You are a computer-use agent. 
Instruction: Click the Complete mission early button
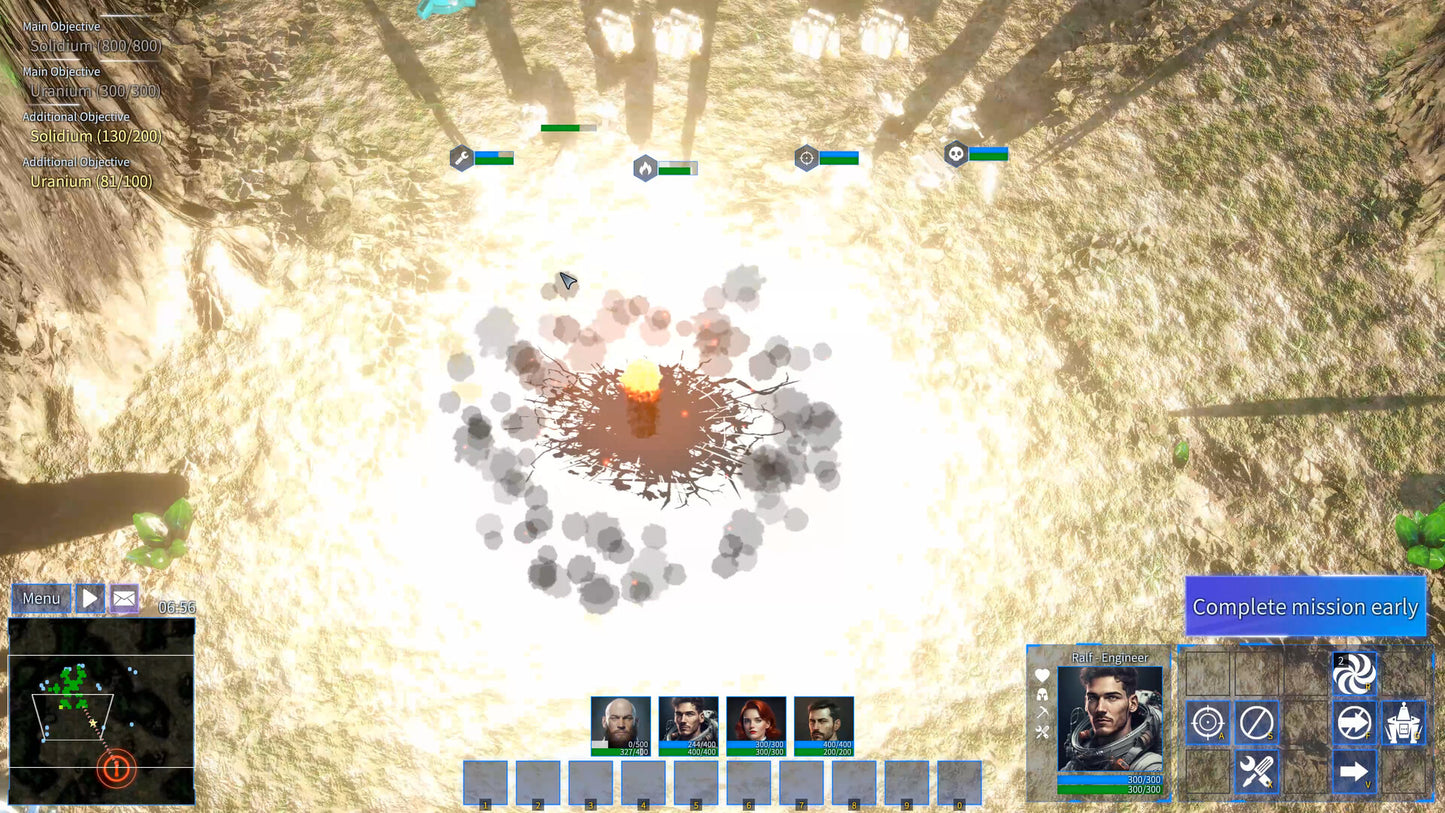point(1305,607)
